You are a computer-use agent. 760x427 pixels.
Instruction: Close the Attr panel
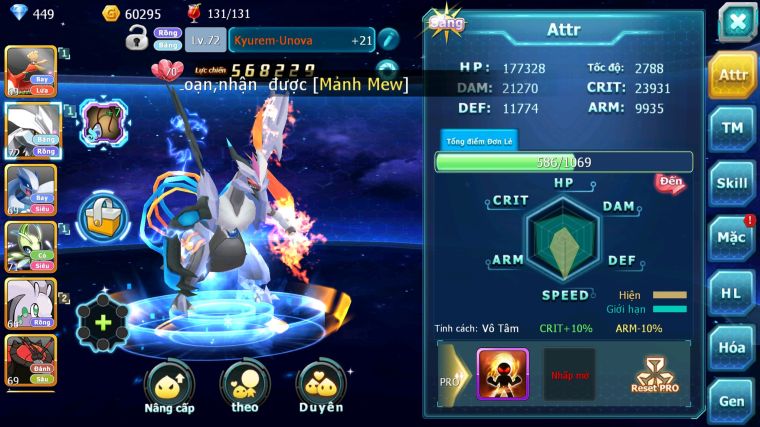pyautogui.click(x=736, y=22)
